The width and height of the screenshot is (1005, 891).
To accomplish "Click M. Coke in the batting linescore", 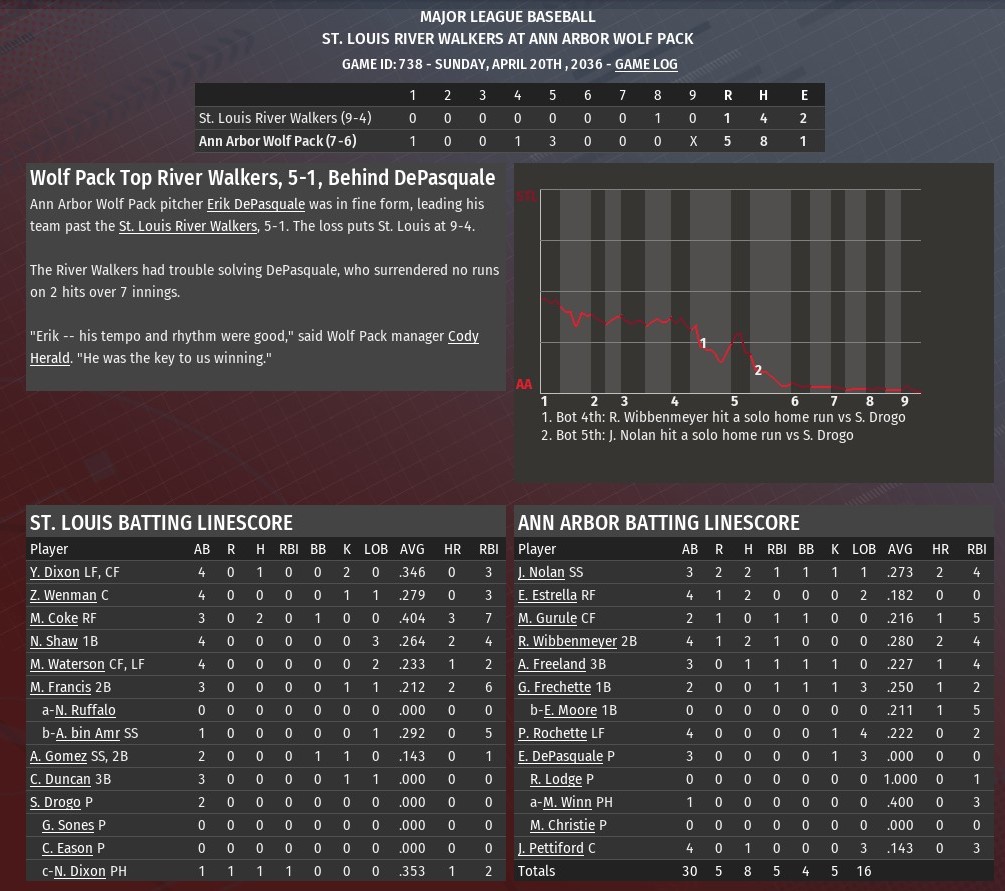I will coord(54,618).
